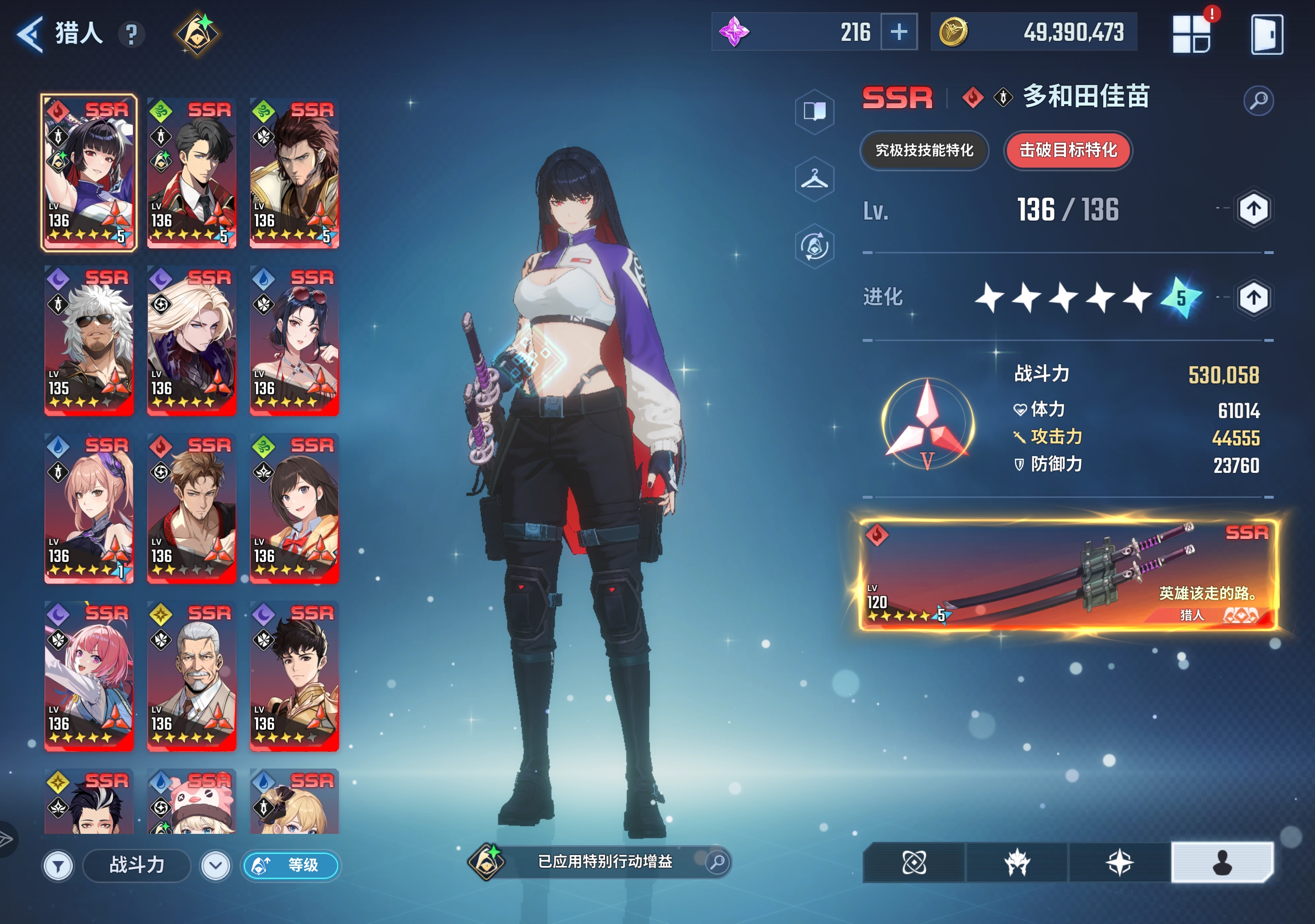Open the 英雄该走的路 weapon card

(x=1069, y=575)
